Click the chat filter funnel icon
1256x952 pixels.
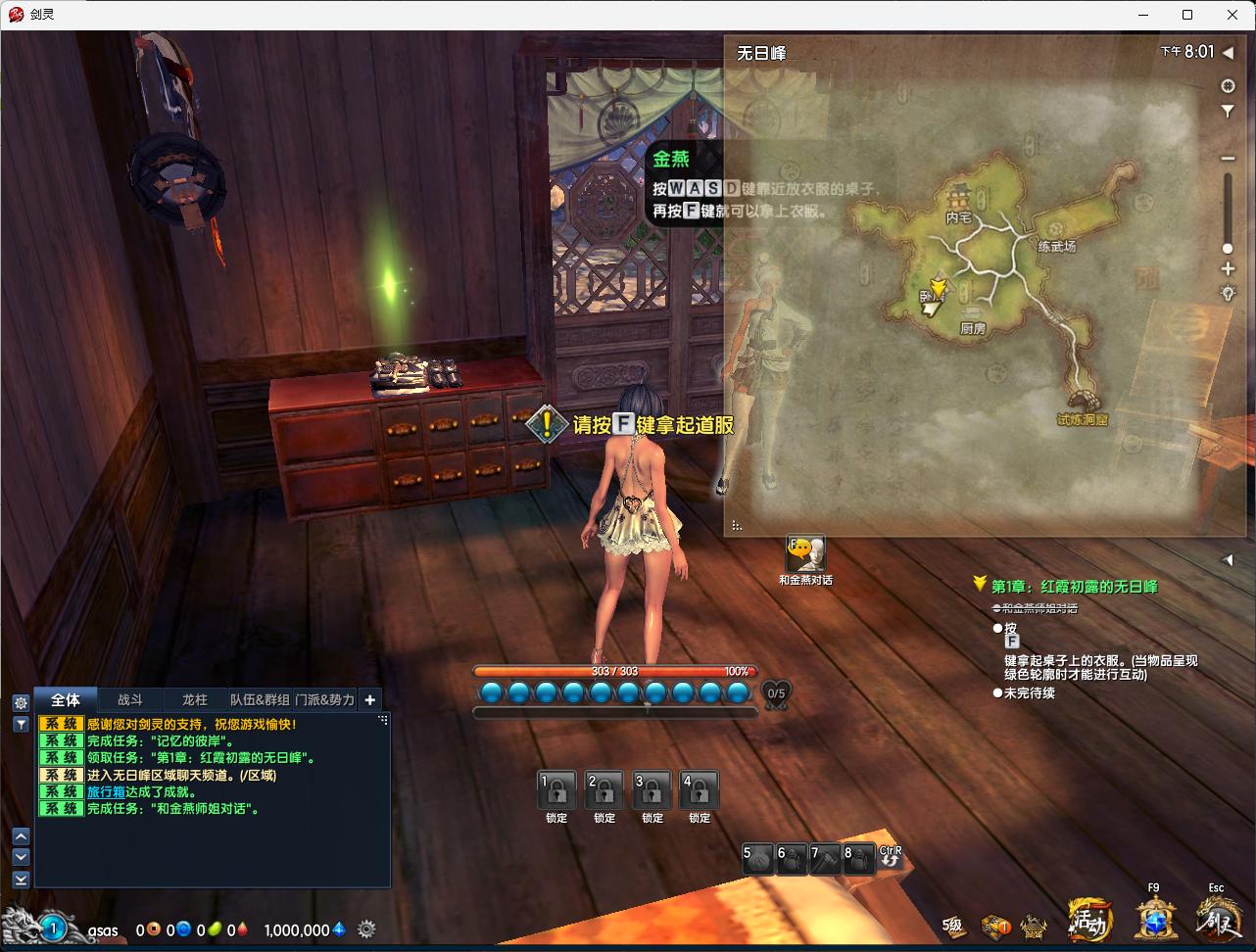pos(21,724)
